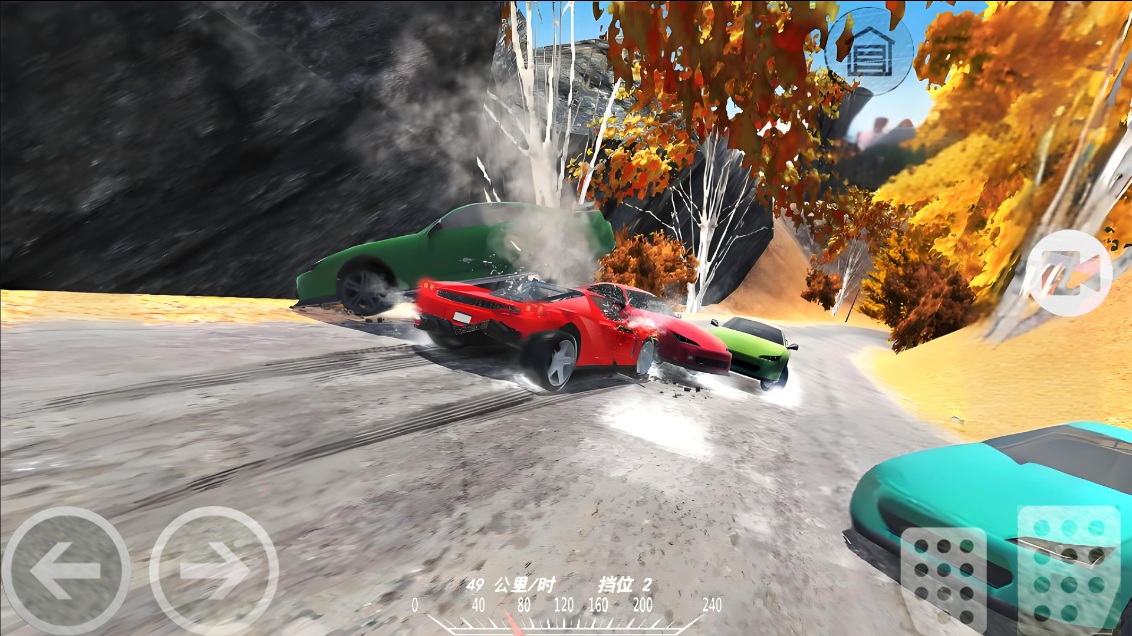Image resolution: width=1132 pixels, height=636 pixels.
Task: Steer left with the left arrow button
Action: click(65, 570)
